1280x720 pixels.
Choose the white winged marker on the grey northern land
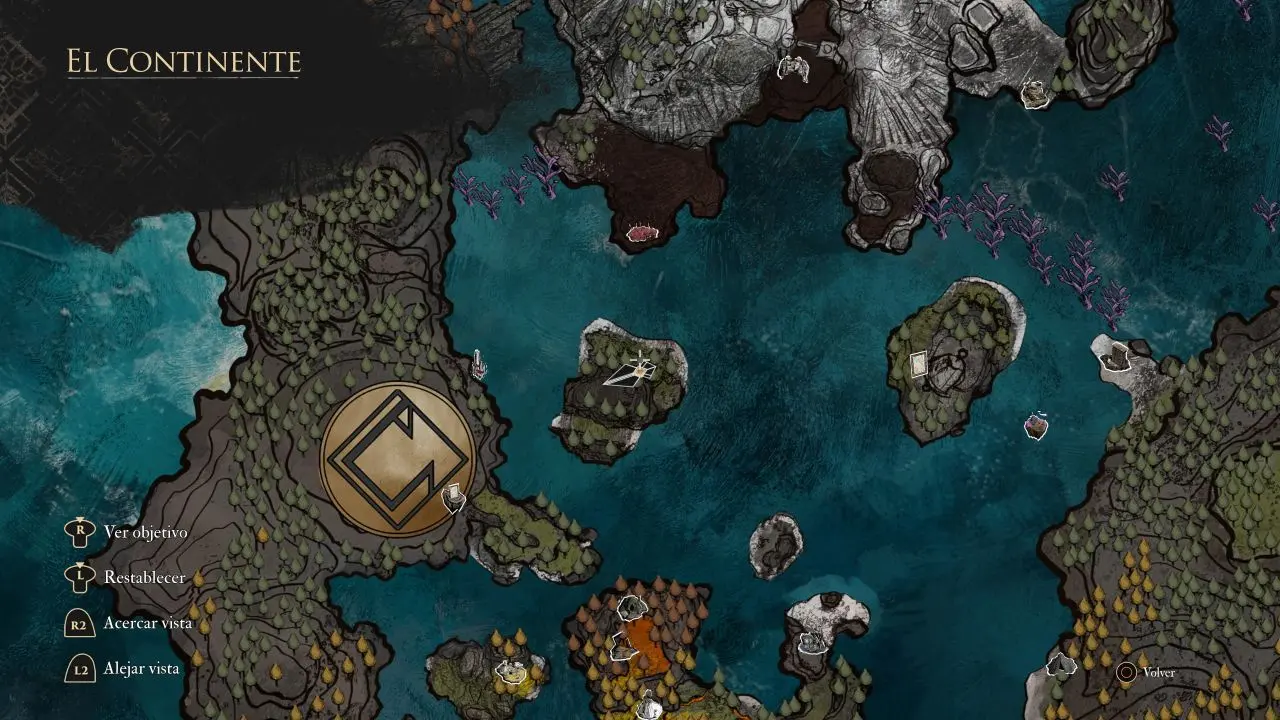tap(793, 68)
